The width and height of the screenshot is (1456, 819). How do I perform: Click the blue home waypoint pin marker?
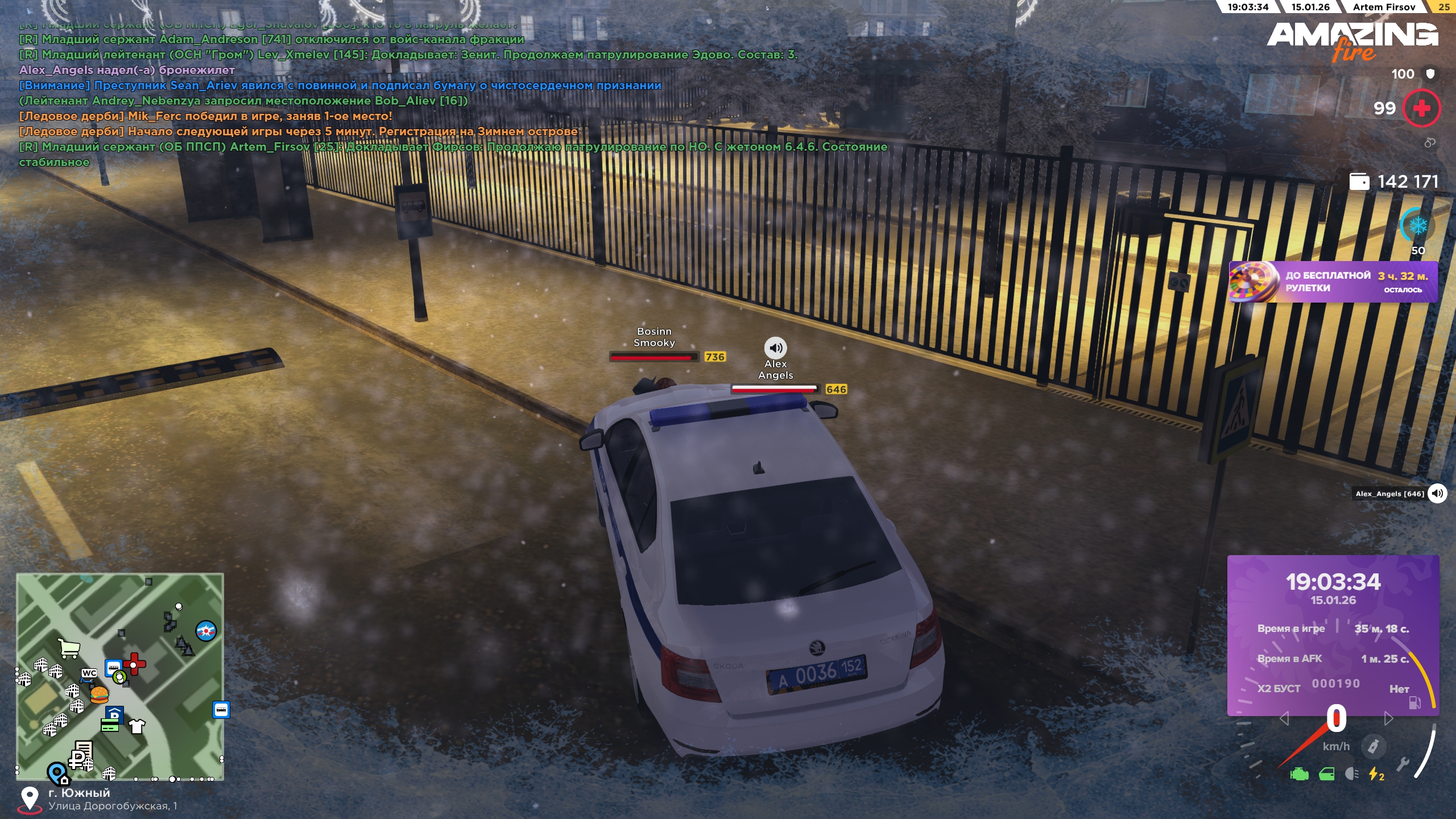pyautogui.click(x=57, y=773)
